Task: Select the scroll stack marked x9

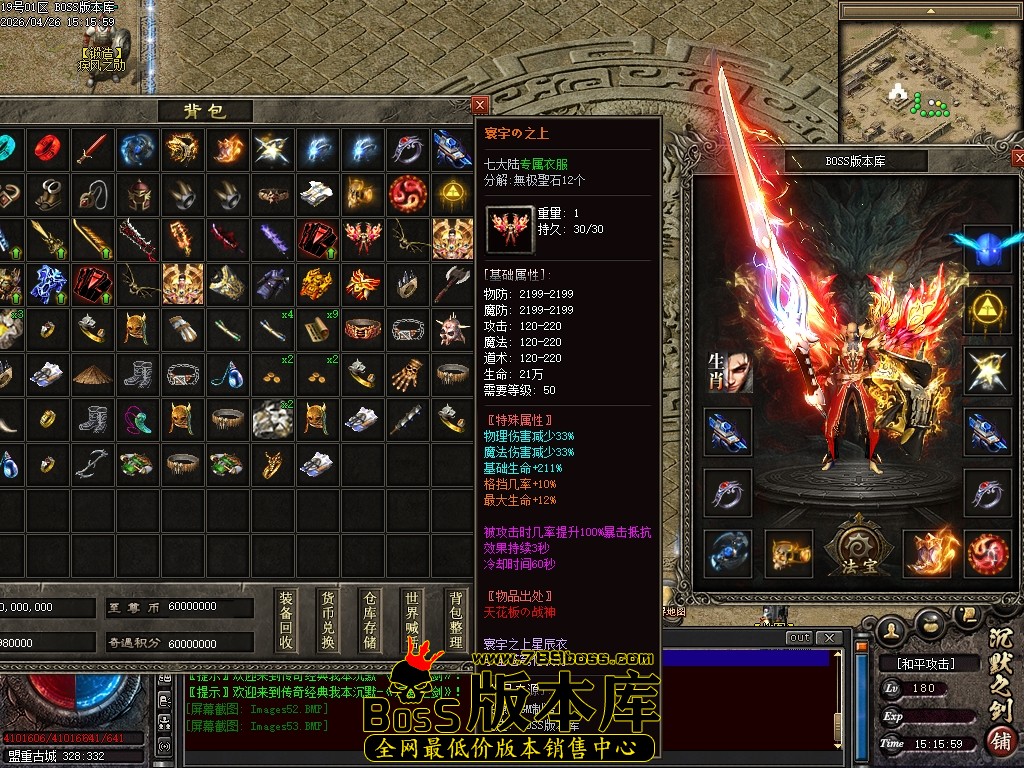Action: 318,328
